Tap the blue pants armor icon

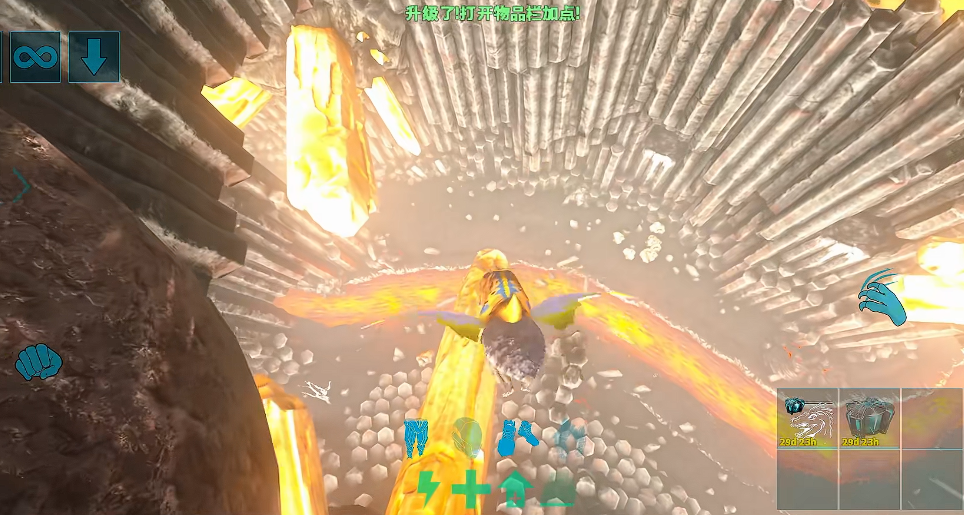pyautogui.click(x=417, y=437)
